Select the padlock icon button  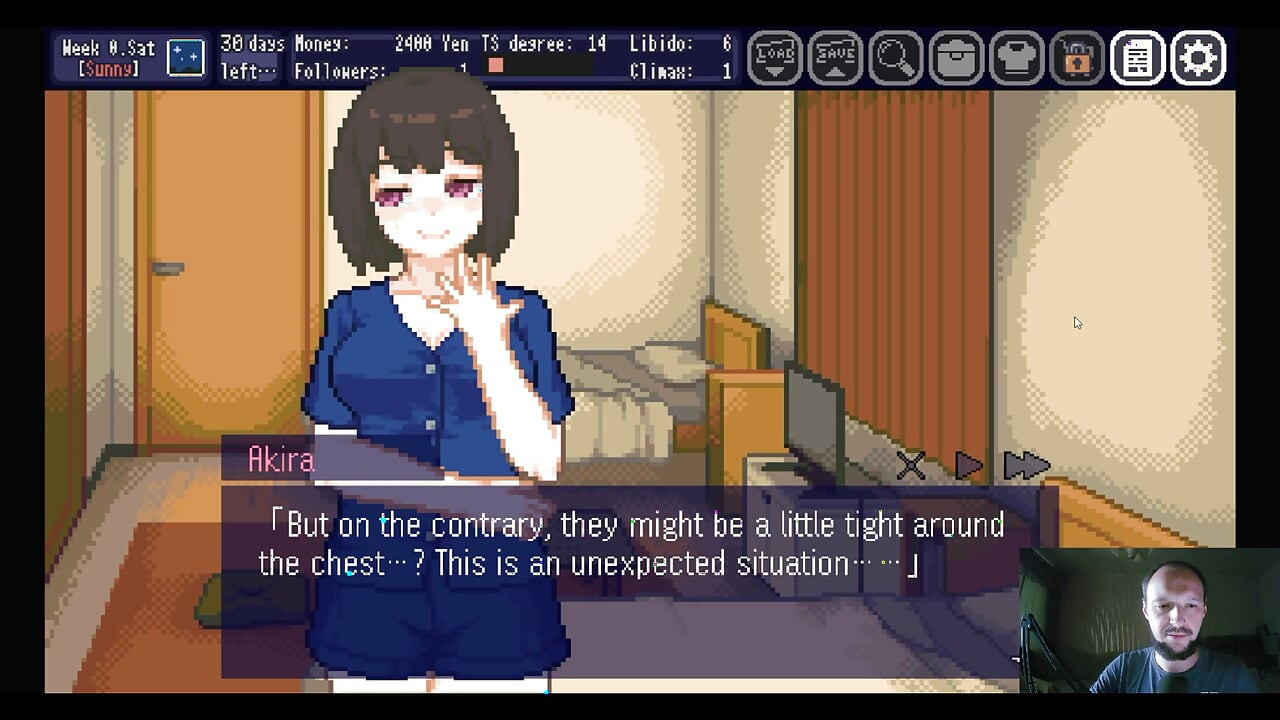(x=1077, y=58)
